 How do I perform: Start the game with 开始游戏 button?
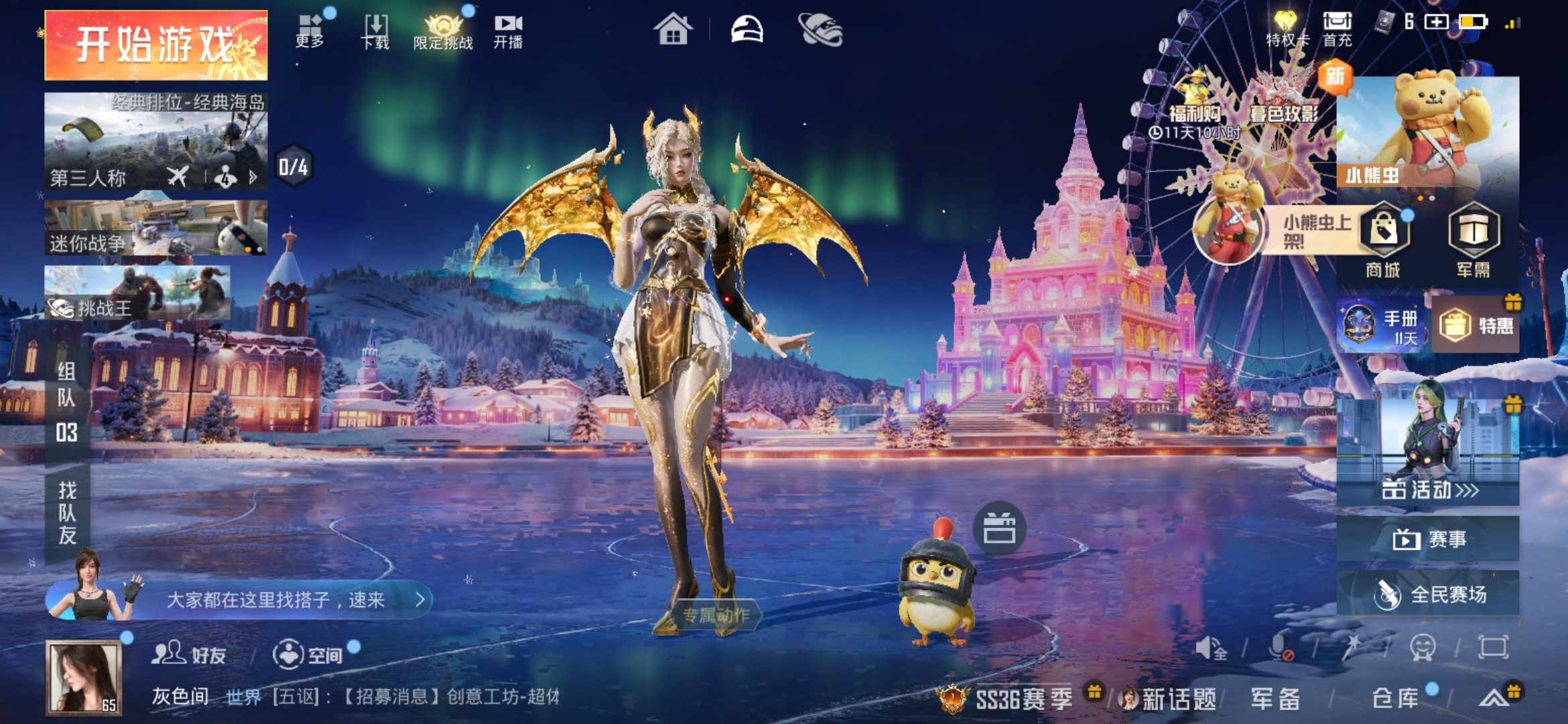155,45
